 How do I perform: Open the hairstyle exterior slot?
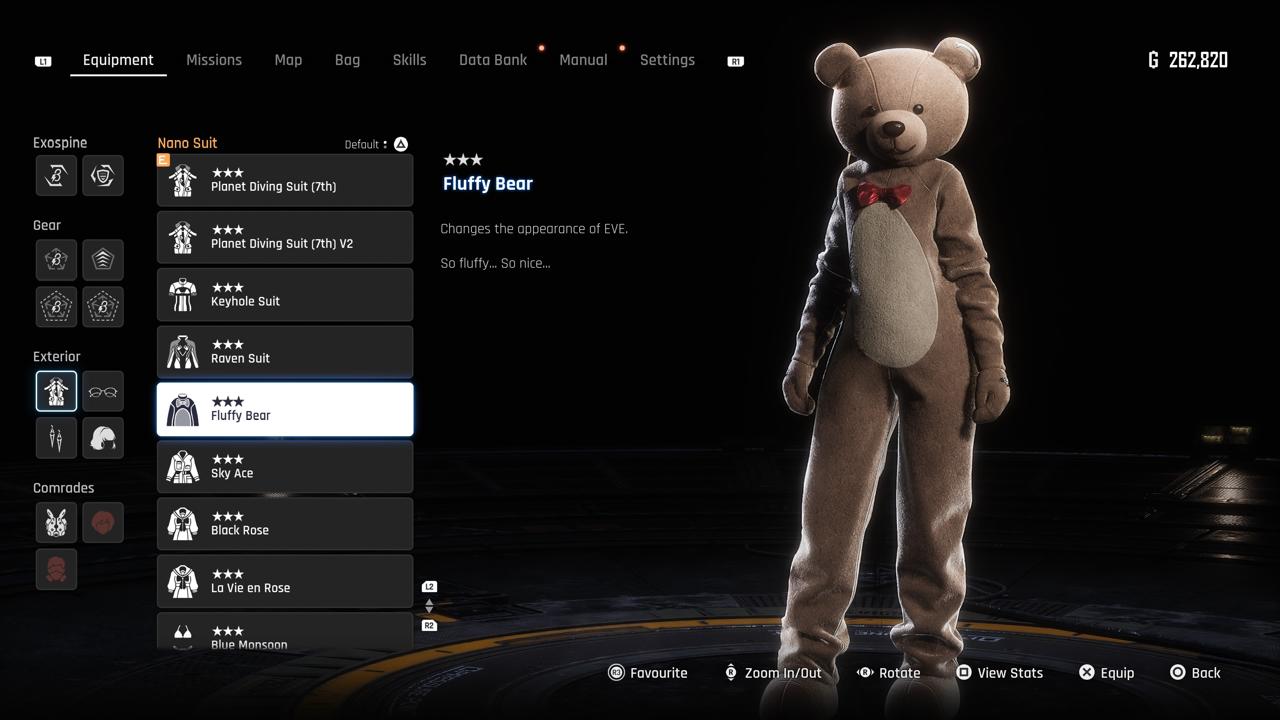point(103,438)
